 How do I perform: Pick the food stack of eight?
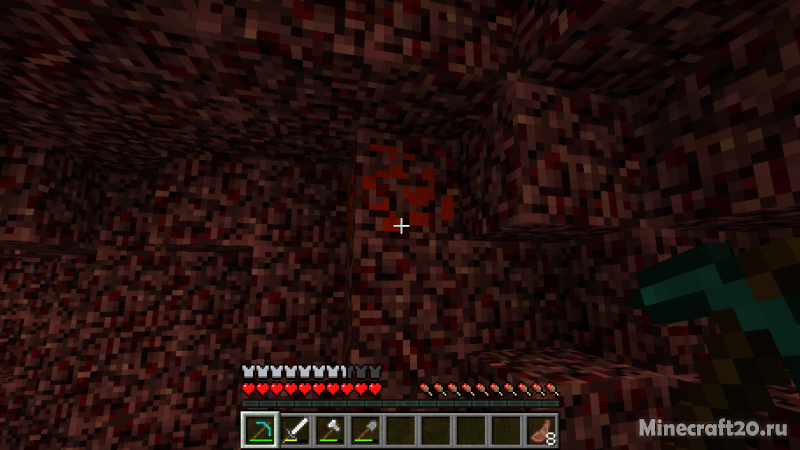(541, 431)
